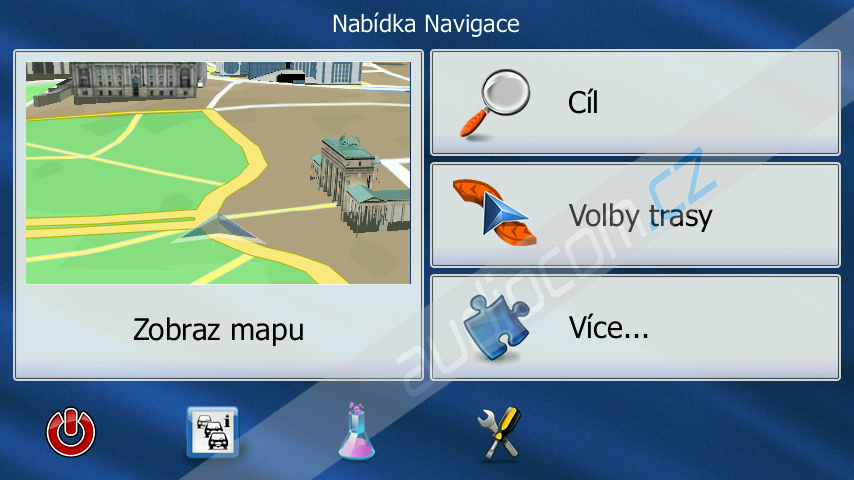Open the traffic information icon
Image resolution: width=854 pixels, height=480 pixels.
click(212, 432)
